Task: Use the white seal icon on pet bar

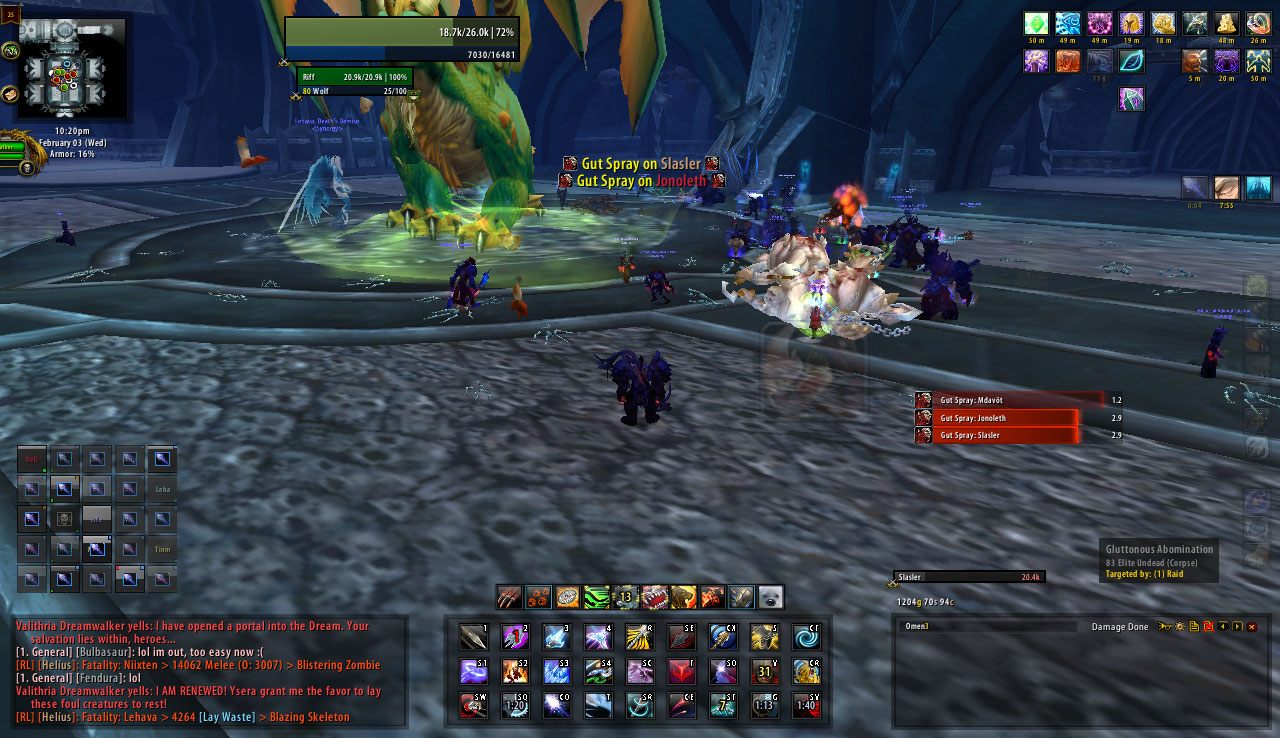Action: 770,598
